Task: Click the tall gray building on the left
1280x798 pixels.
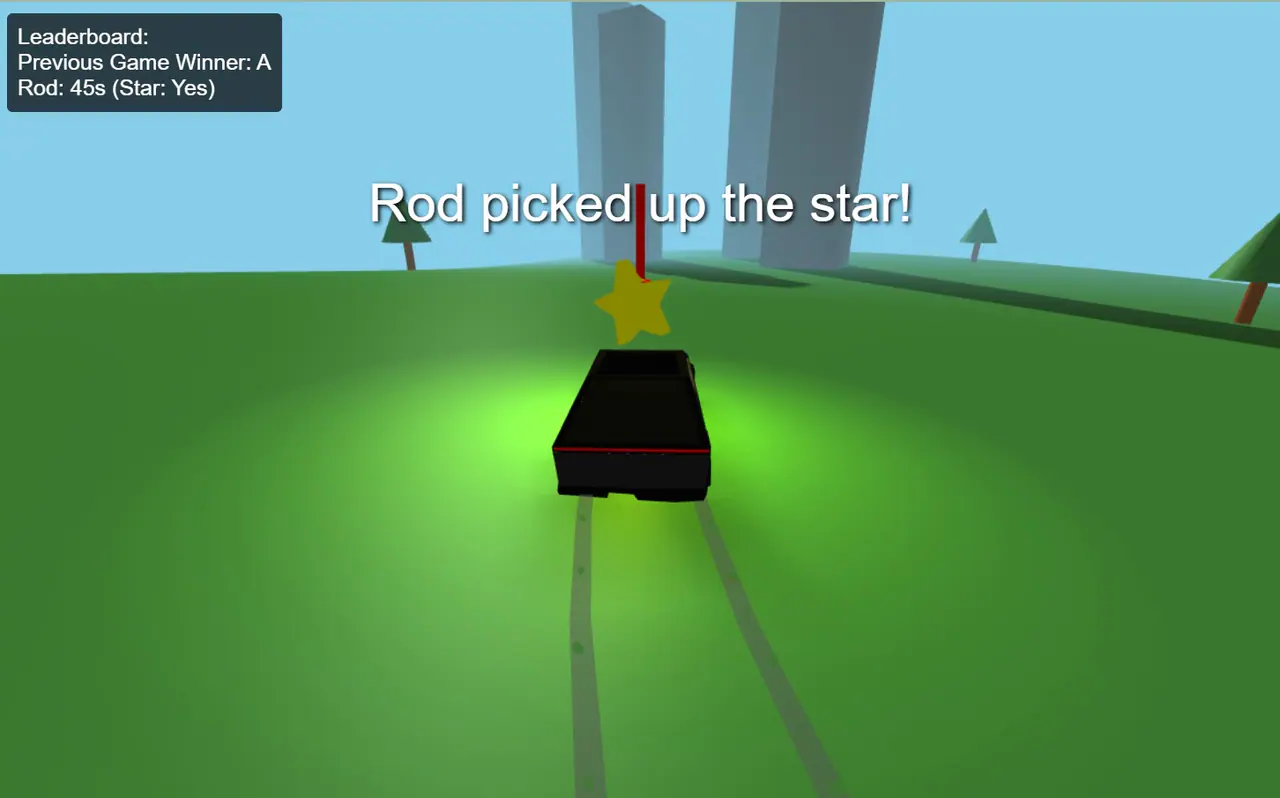Action: point(620,120)
